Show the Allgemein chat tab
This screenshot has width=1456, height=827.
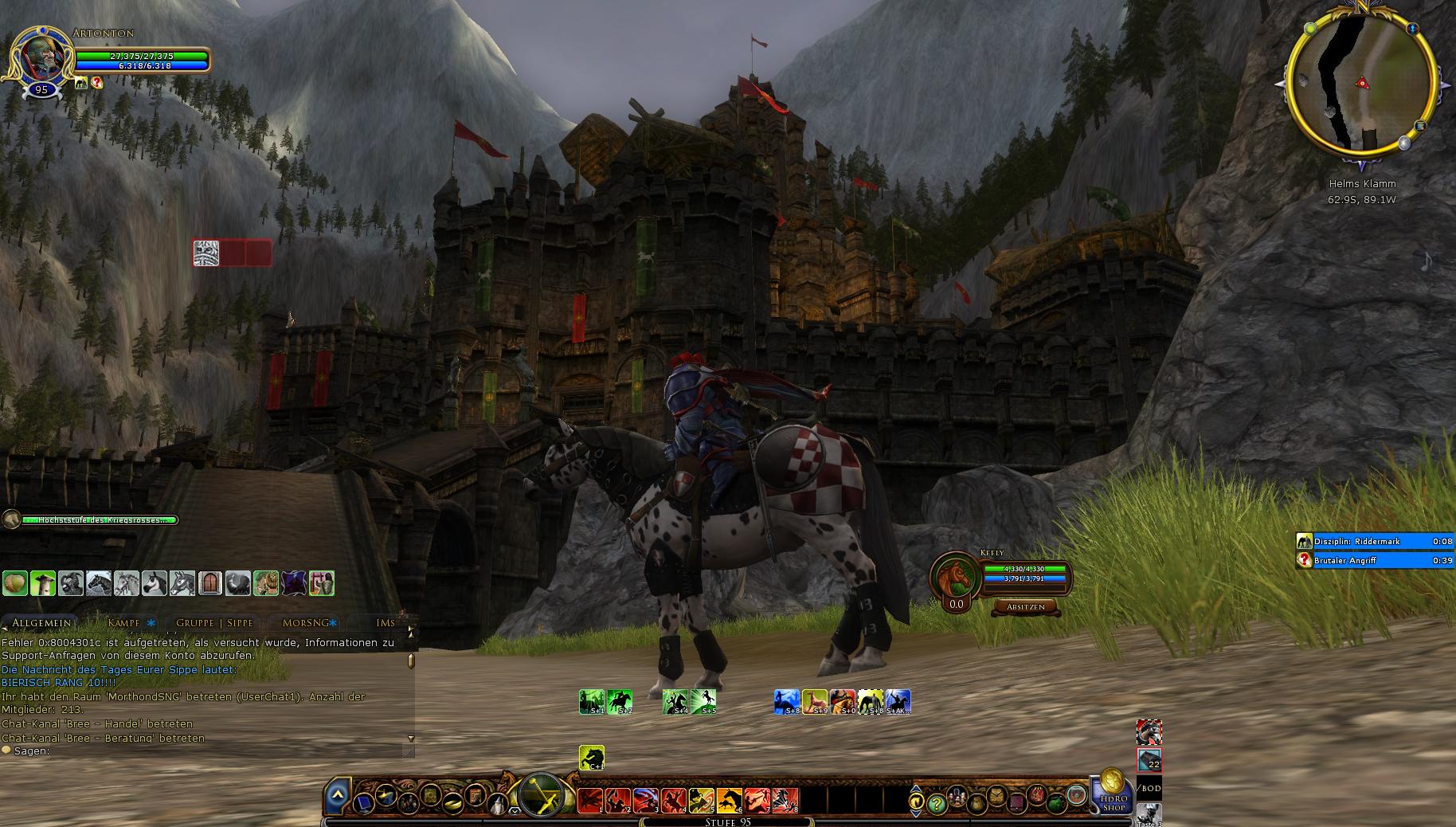[x=41, y=623]
